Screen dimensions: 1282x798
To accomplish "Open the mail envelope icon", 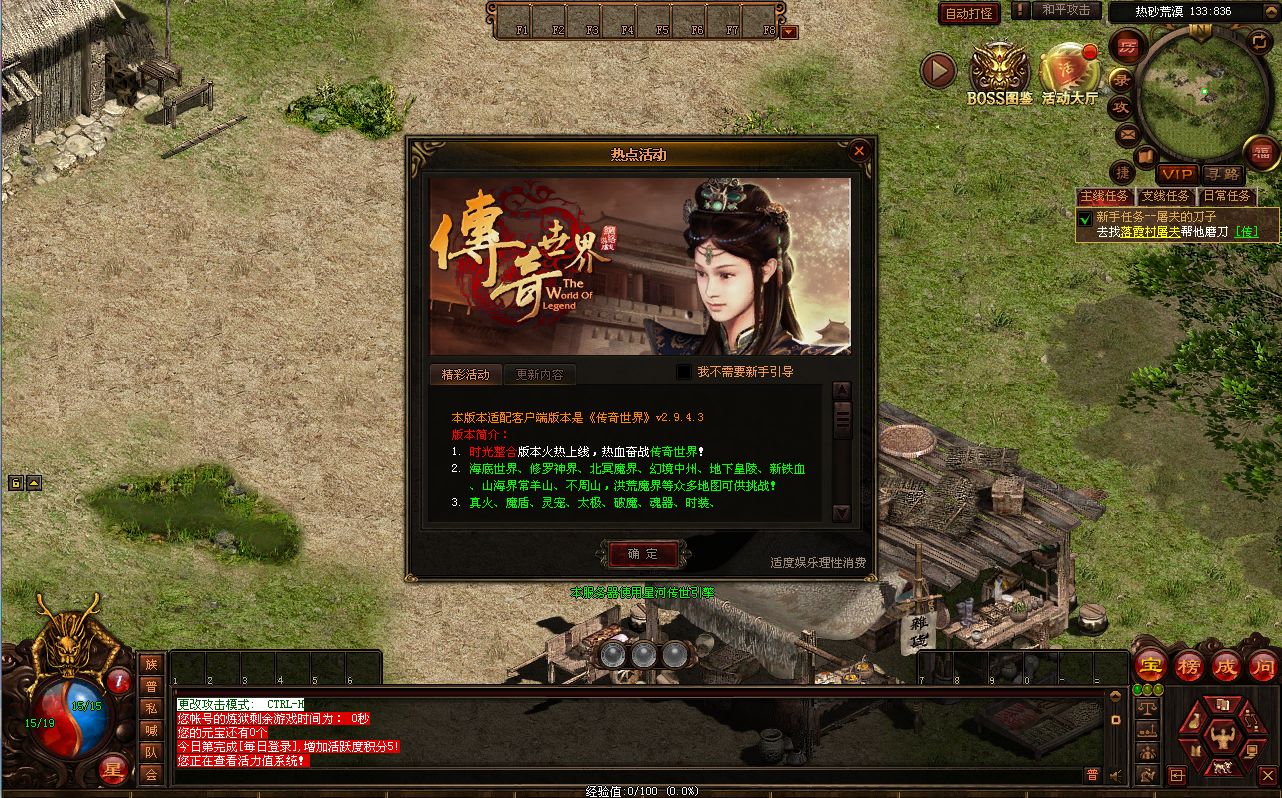I will [1127, 134].
